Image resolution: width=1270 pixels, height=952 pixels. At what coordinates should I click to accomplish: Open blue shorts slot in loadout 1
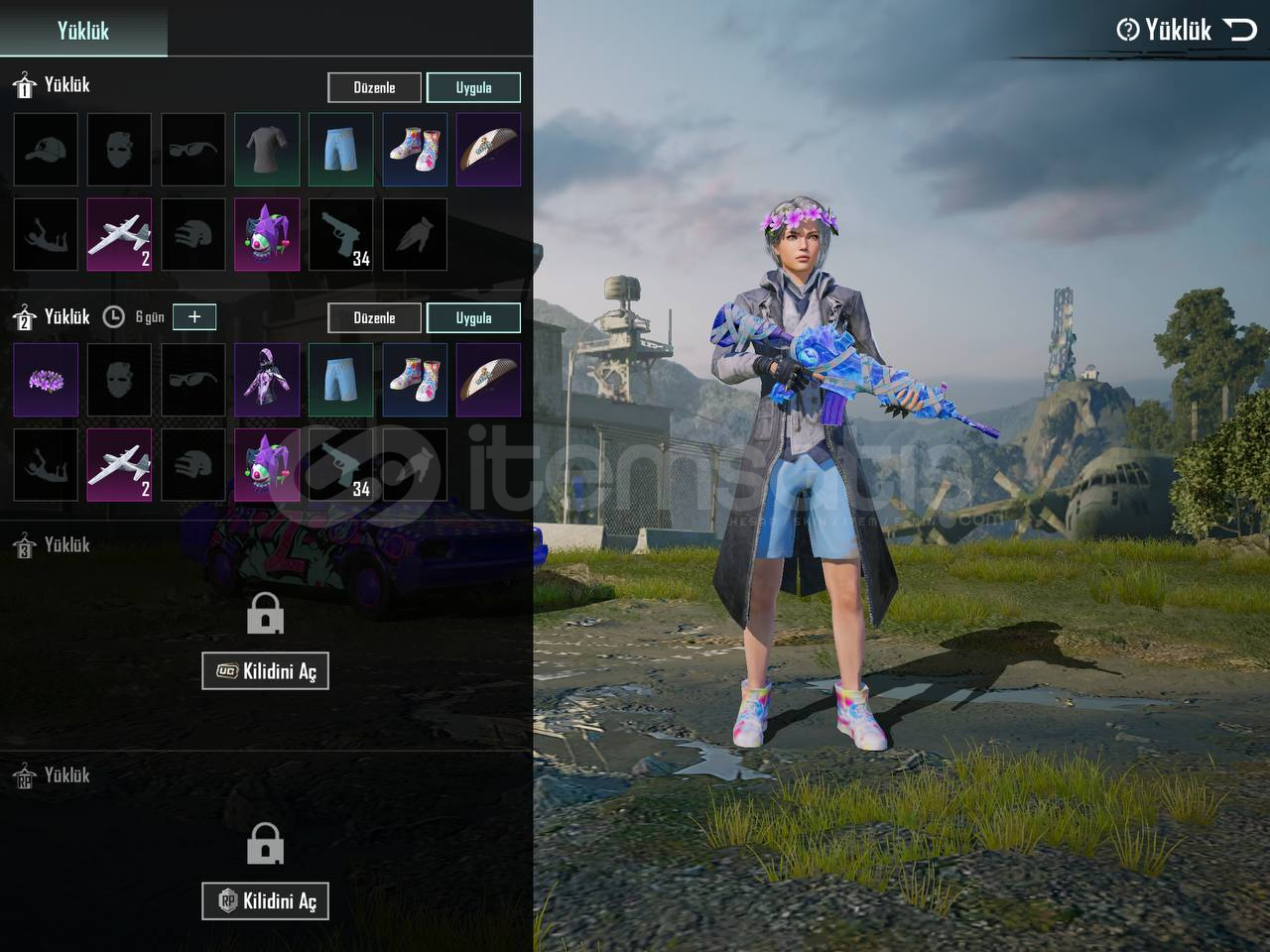point(340,150)
